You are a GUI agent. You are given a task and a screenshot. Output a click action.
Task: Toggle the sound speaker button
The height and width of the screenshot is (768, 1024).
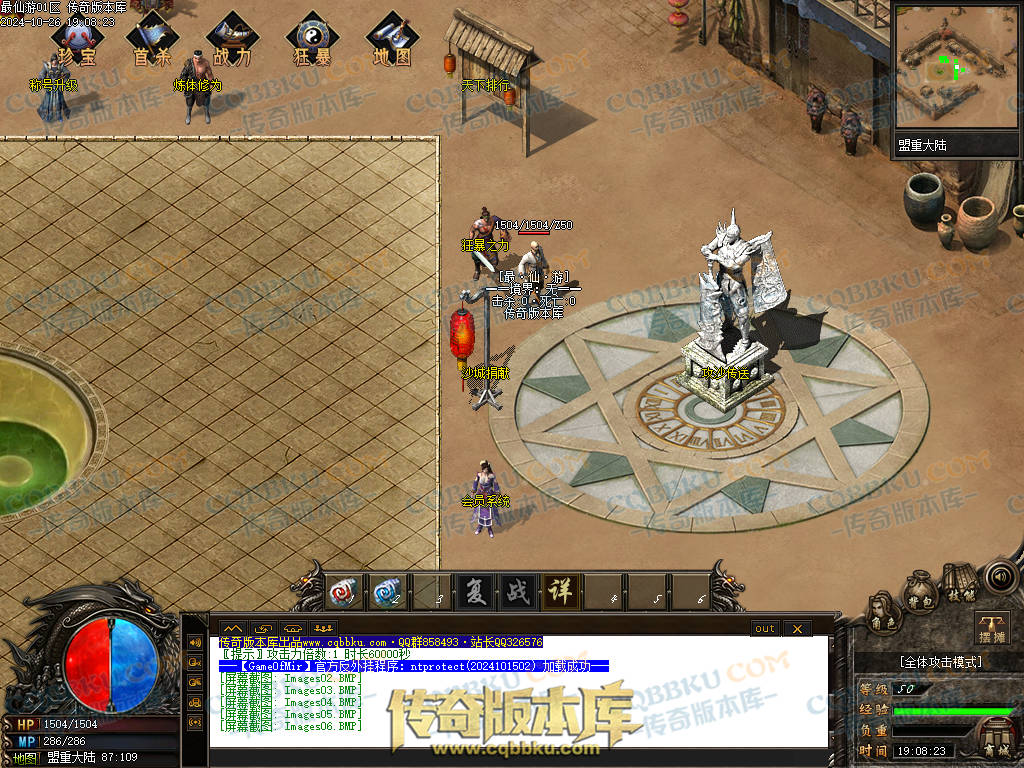pyautogui.click(x=999, y=576)
